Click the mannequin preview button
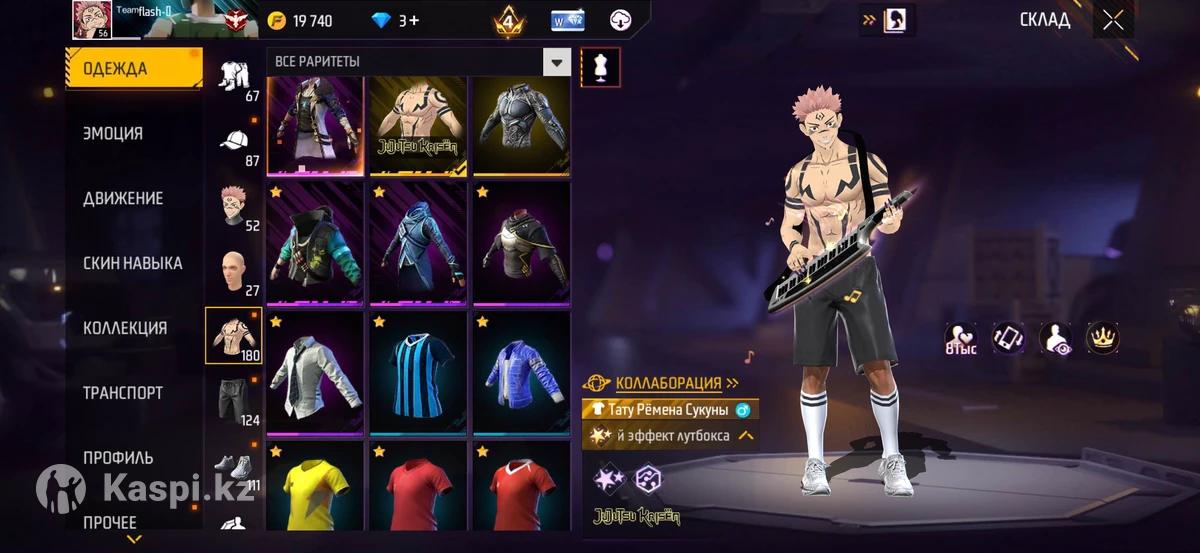Screen dimensions: 1200x553 pyautogui.click(x=600, y=67)
